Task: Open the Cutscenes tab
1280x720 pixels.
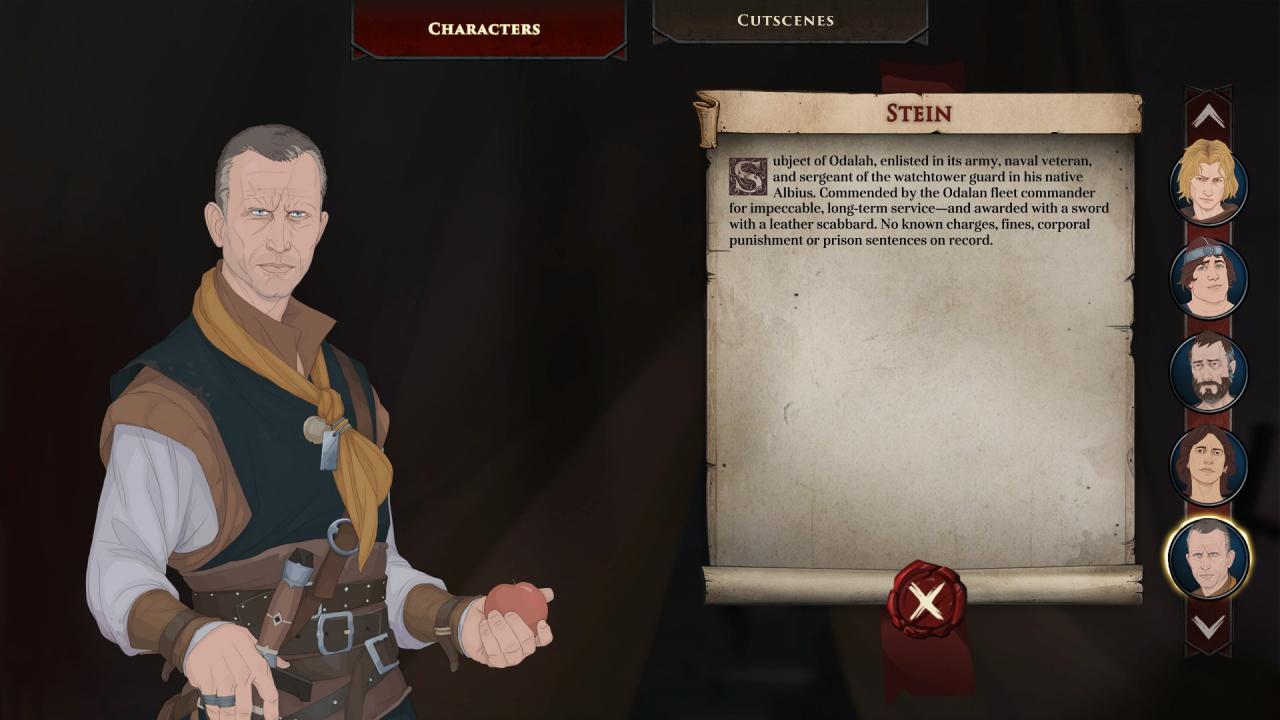Action: coord(785,20)
